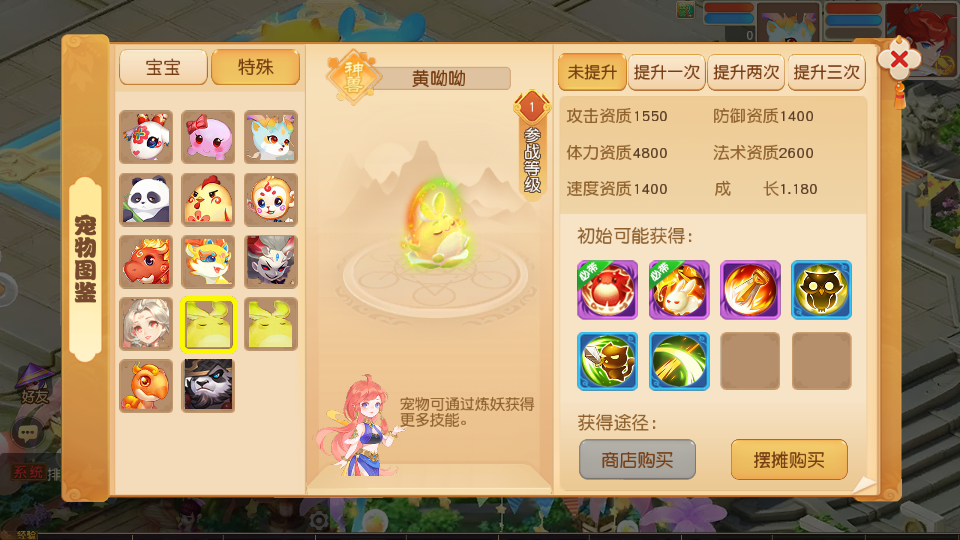
Task: Inspect the owl skill icon
Action: [x=821, y=290]
